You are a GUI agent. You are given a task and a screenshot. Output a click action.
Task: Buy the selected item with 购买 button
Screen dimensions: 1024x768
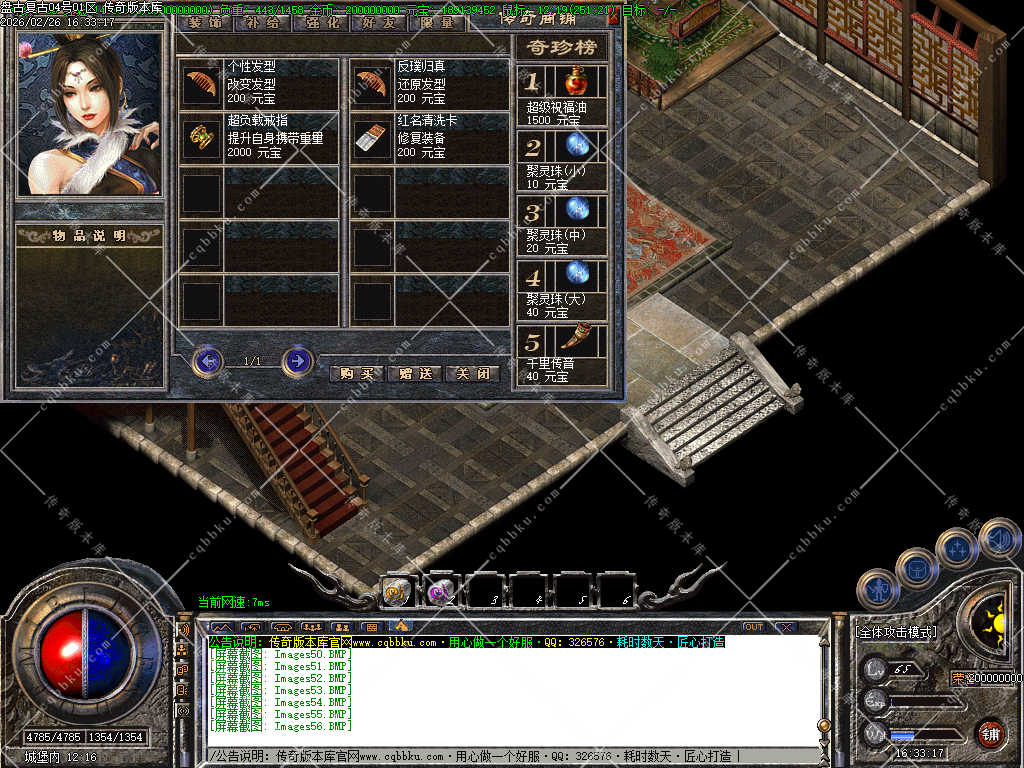[356, 373]
